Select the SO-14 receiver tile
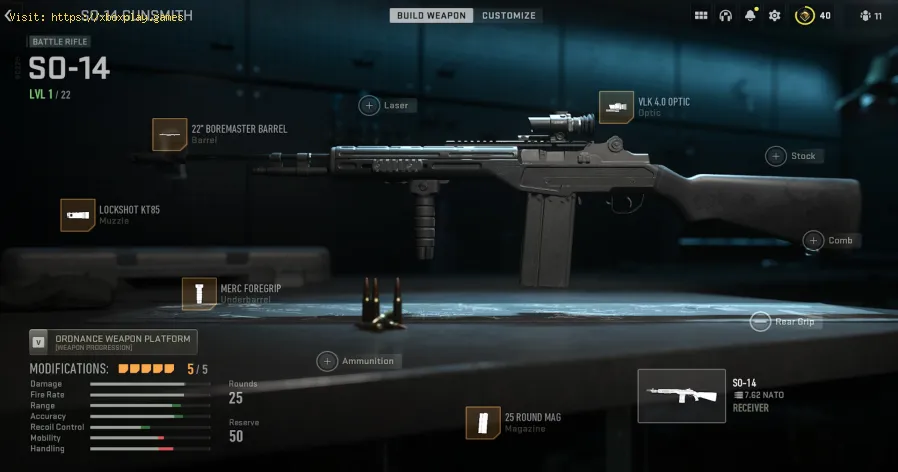 (682, 396)
